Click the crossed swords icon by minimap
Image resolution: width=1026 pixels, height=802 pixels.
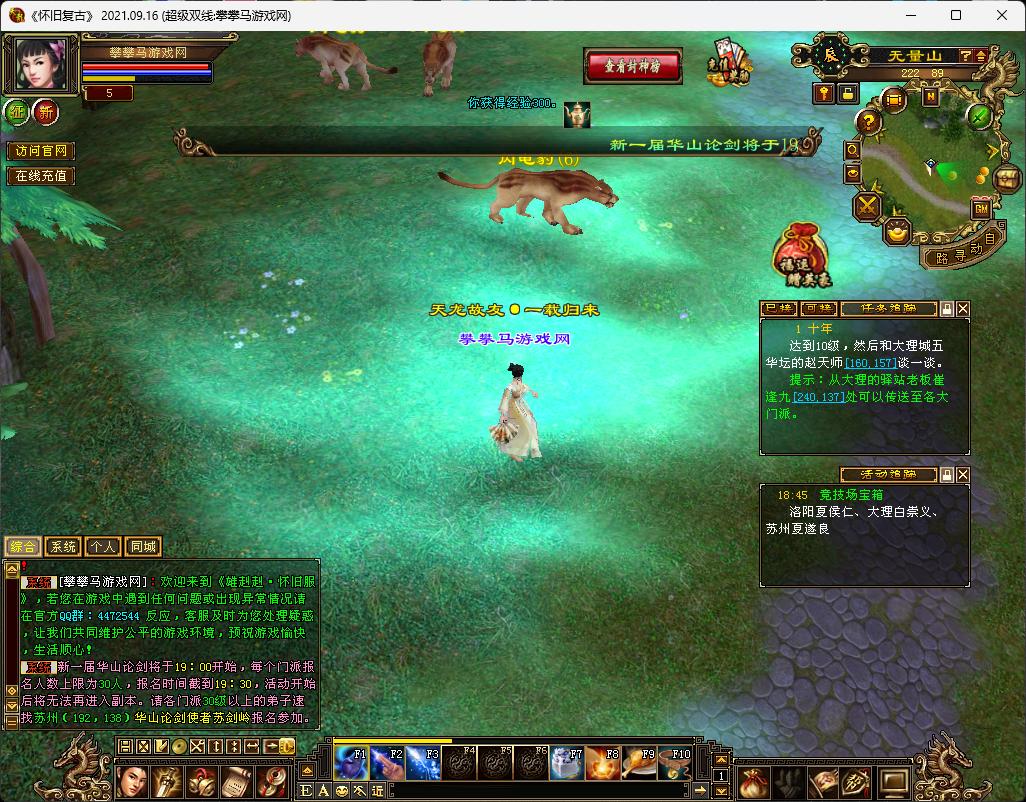pos(866,207)
